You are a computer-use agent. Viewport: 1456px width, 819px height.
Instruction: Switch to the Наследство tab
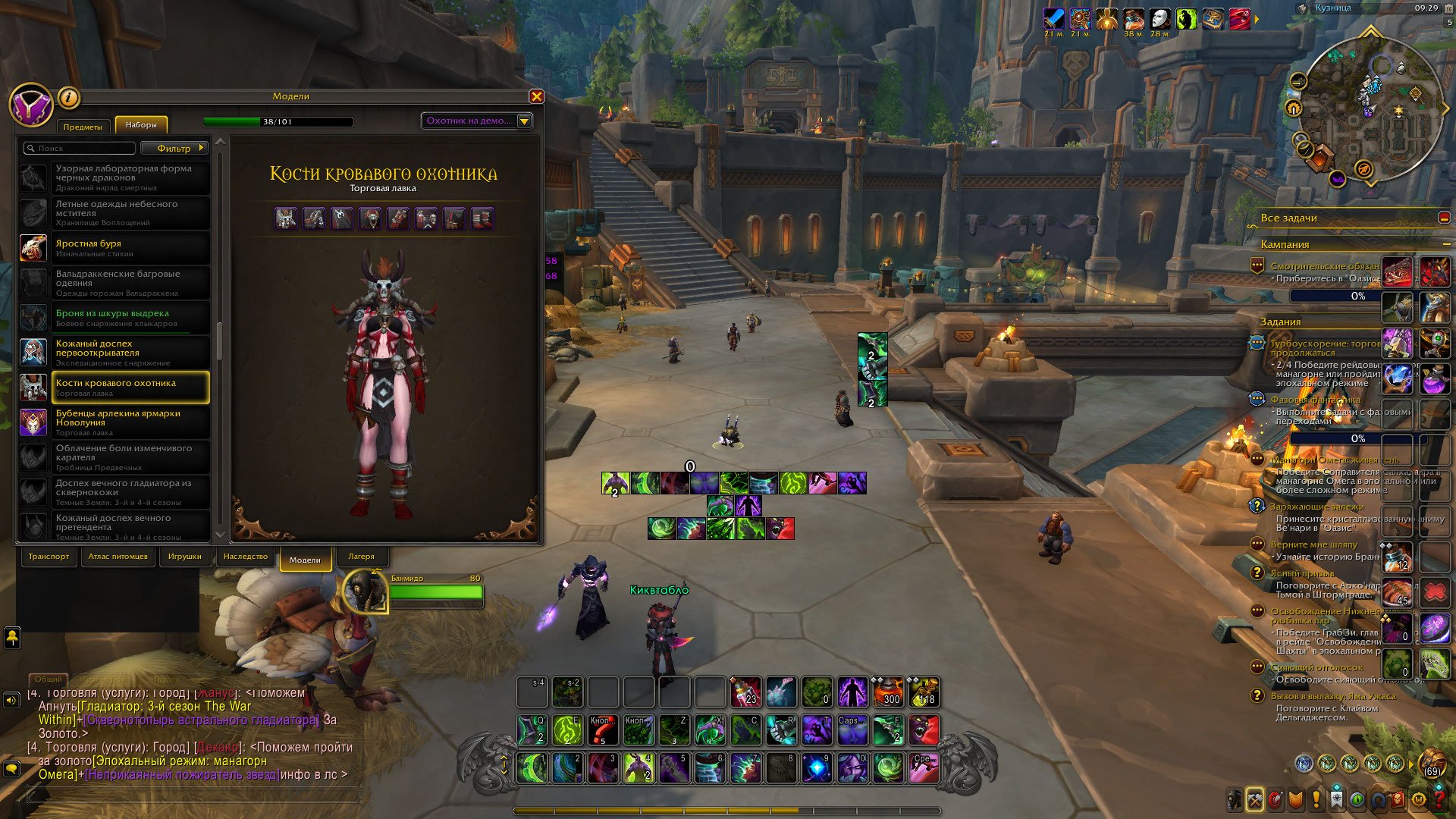click(x=246, y=557)
